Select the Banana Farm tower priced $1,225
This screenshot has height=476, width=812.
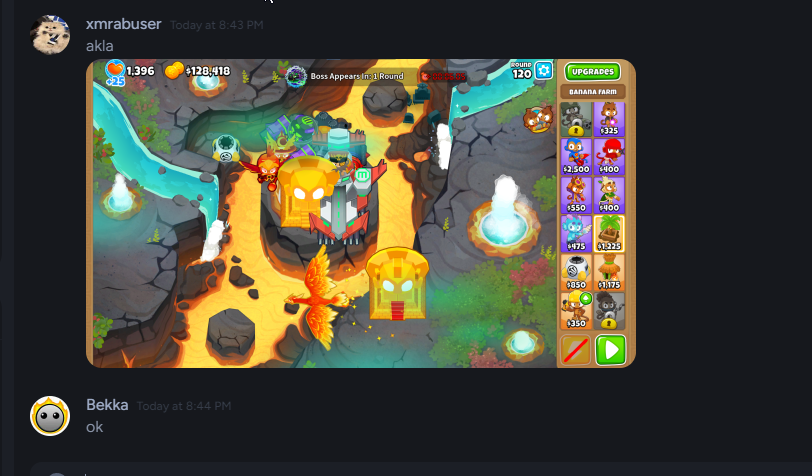pyautogui.click(x=609, y=233)
